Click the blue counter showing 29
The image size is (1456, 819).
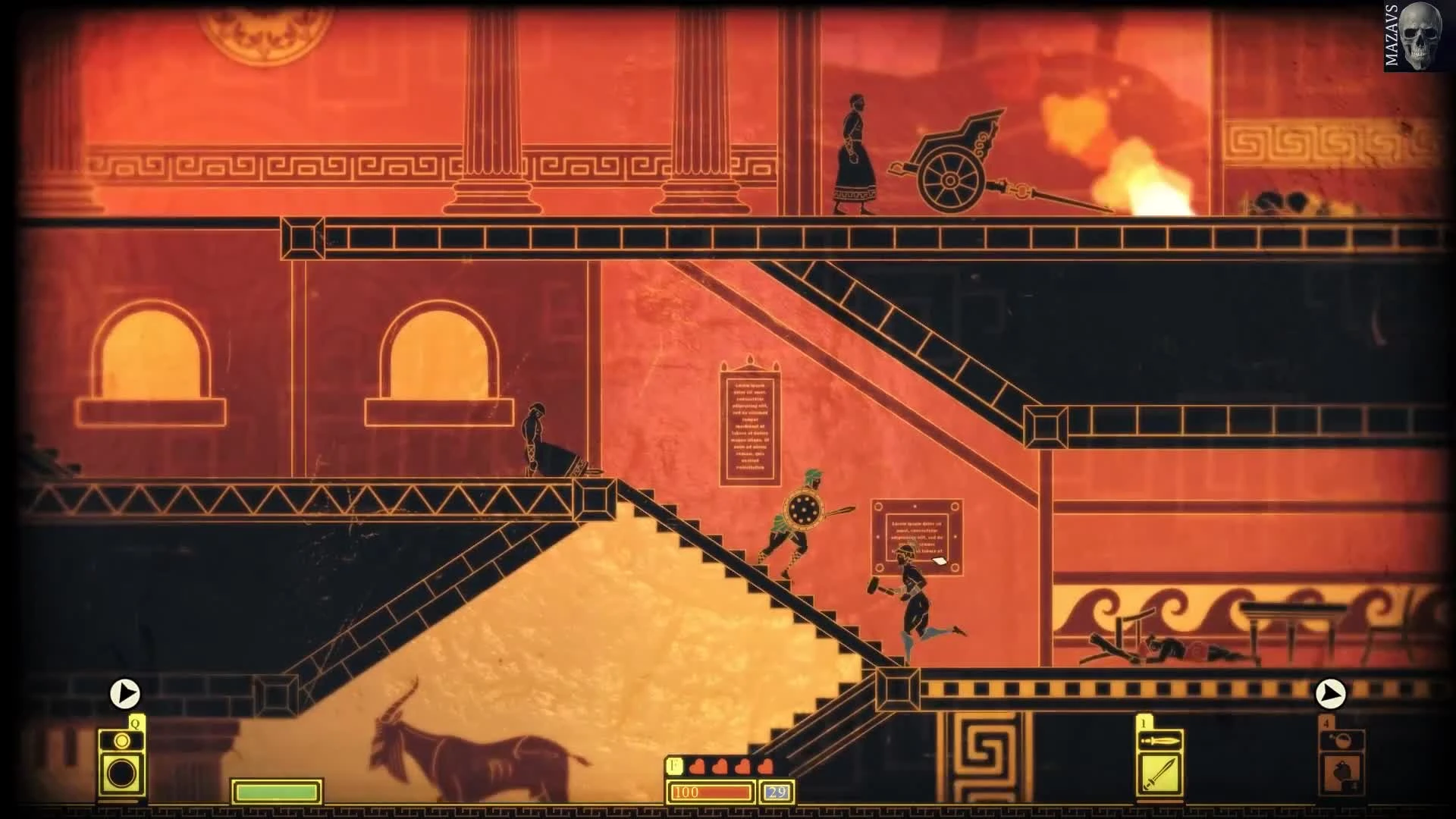[775, 793]
